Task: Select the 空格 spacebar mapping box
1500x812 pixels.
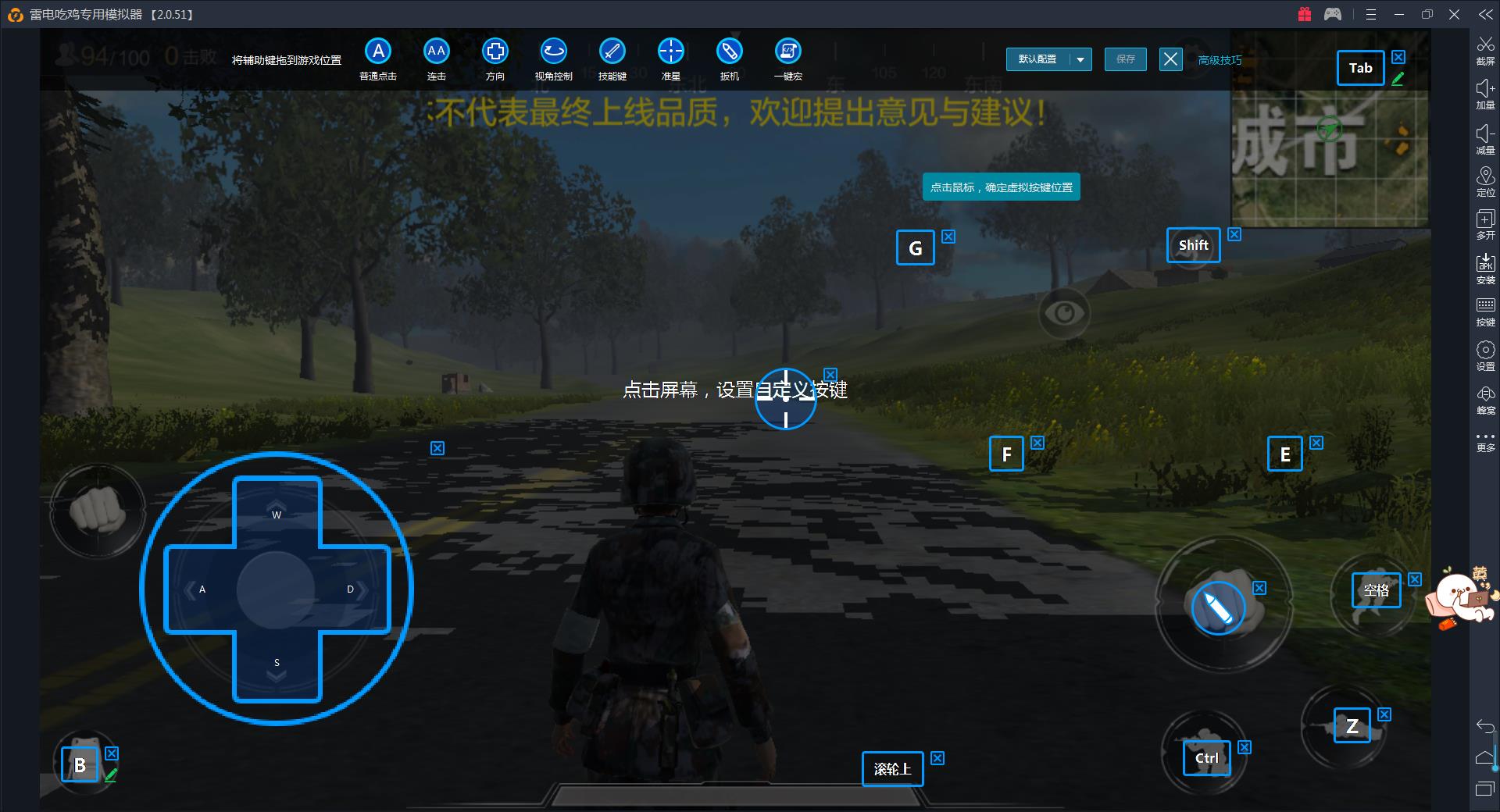Action: pyautogui.click(x=1376, y=590)
